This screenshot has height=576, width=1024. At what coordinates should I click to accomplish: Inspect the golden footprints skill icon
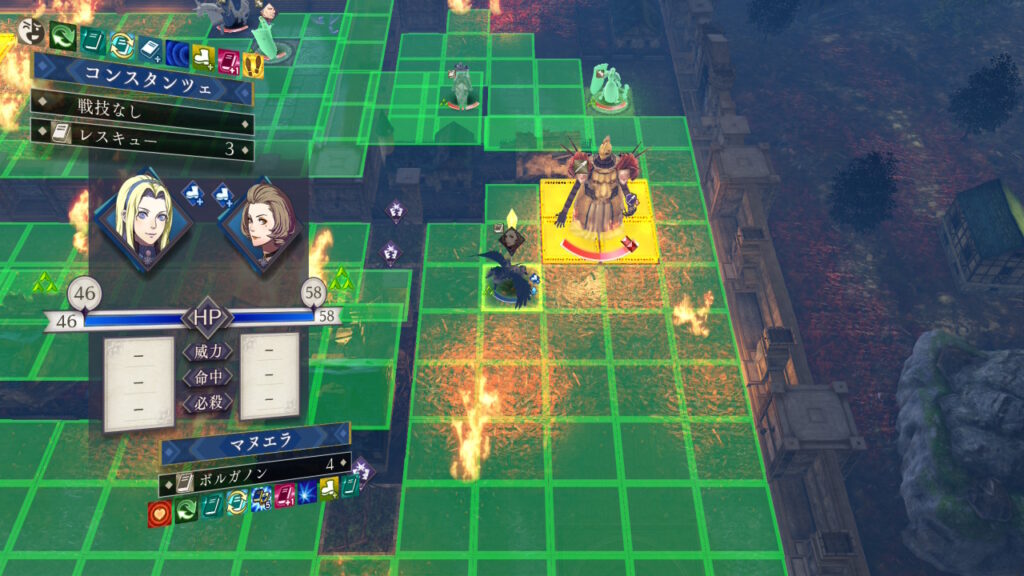[254, 63]
